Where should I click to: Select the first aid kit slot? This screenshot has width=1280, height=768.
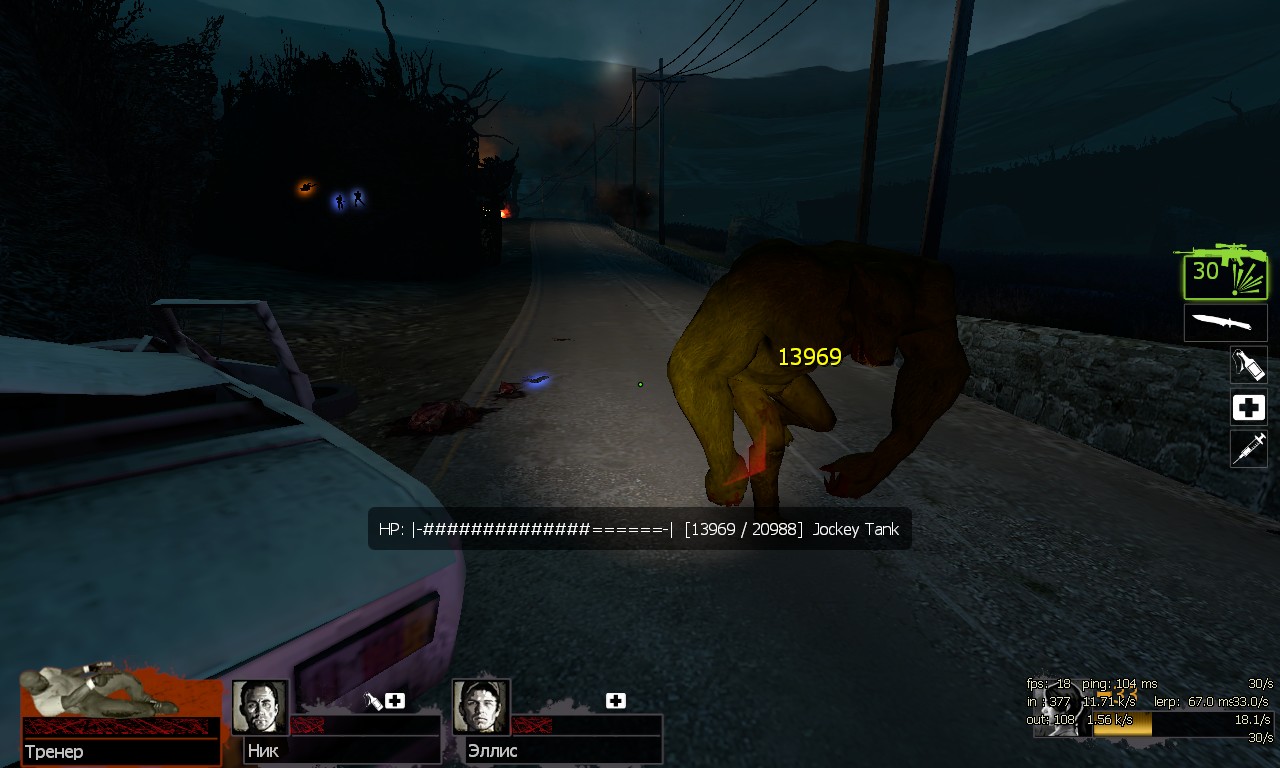pyautogui.click(x=1249, y=407)
